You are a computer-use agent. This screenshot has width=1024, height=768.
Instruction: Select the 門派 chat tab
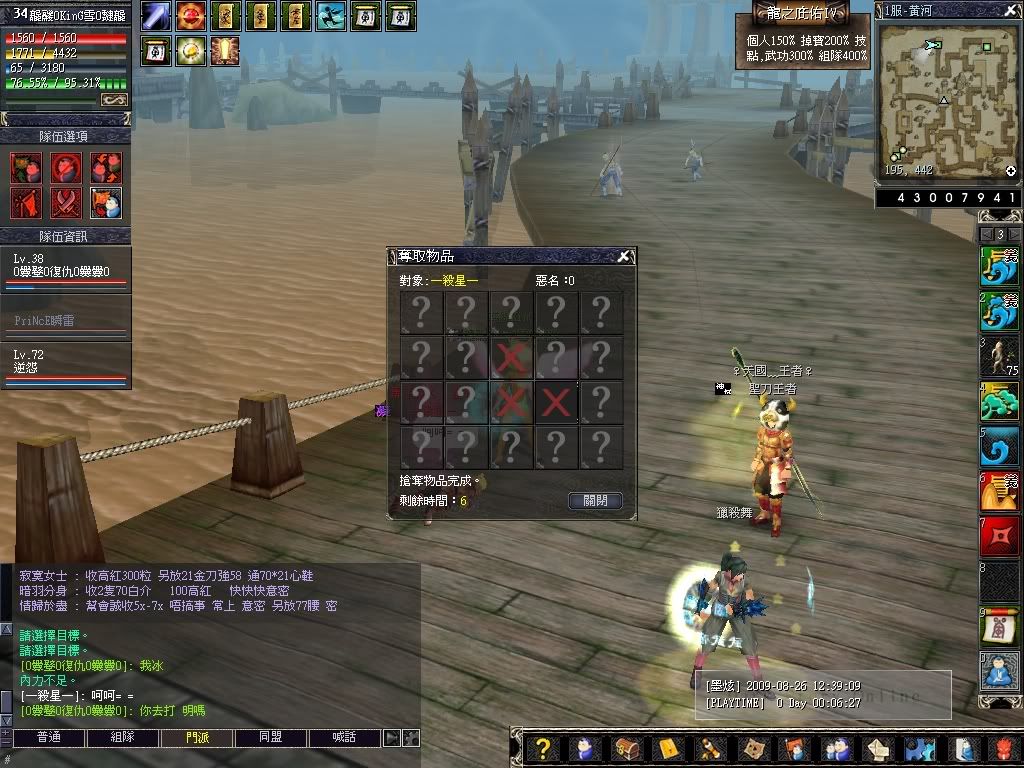click(197, 738)
